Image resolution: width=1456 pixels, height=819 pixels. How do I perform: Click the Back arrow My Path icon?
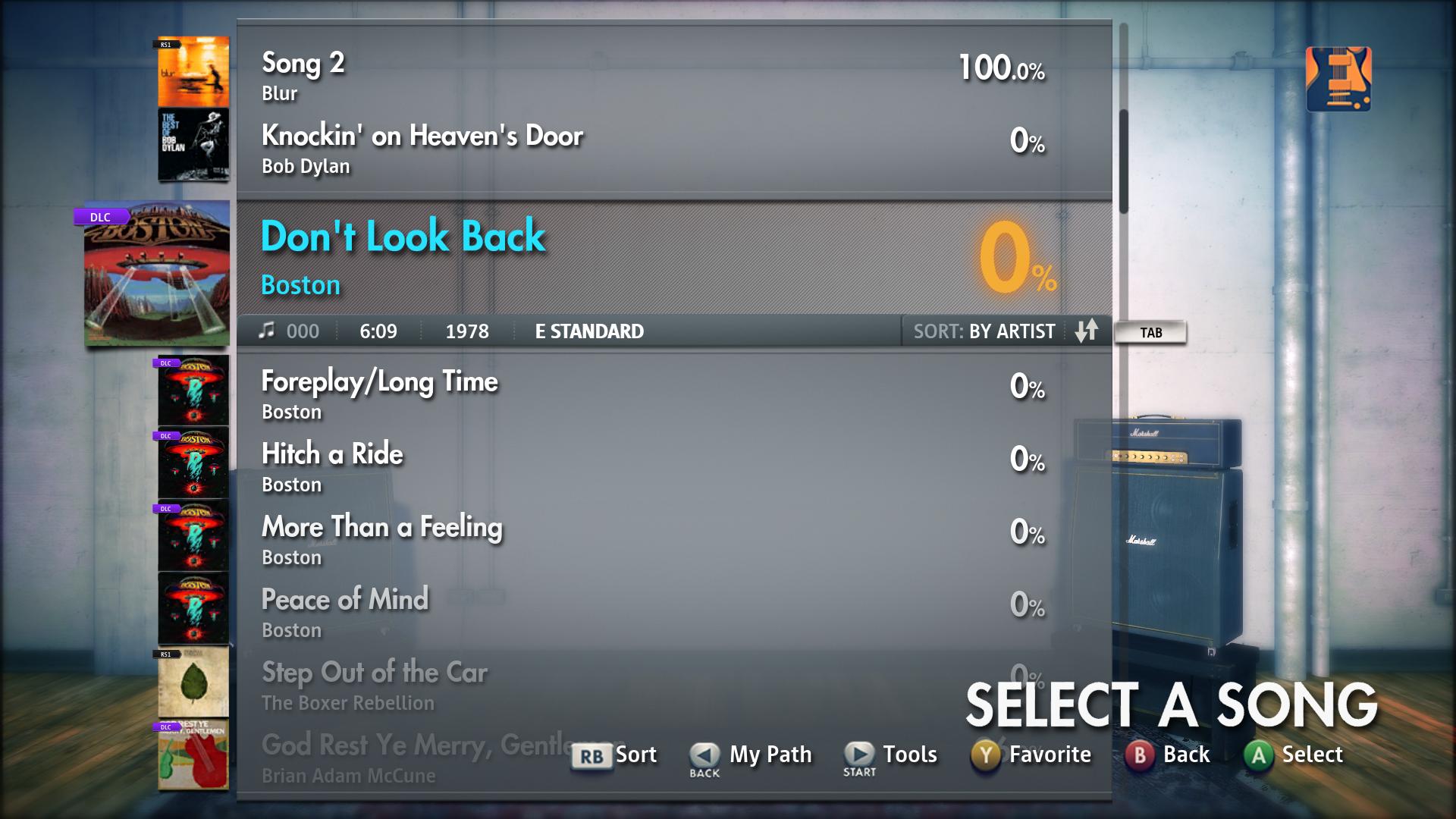coord(702,755)
